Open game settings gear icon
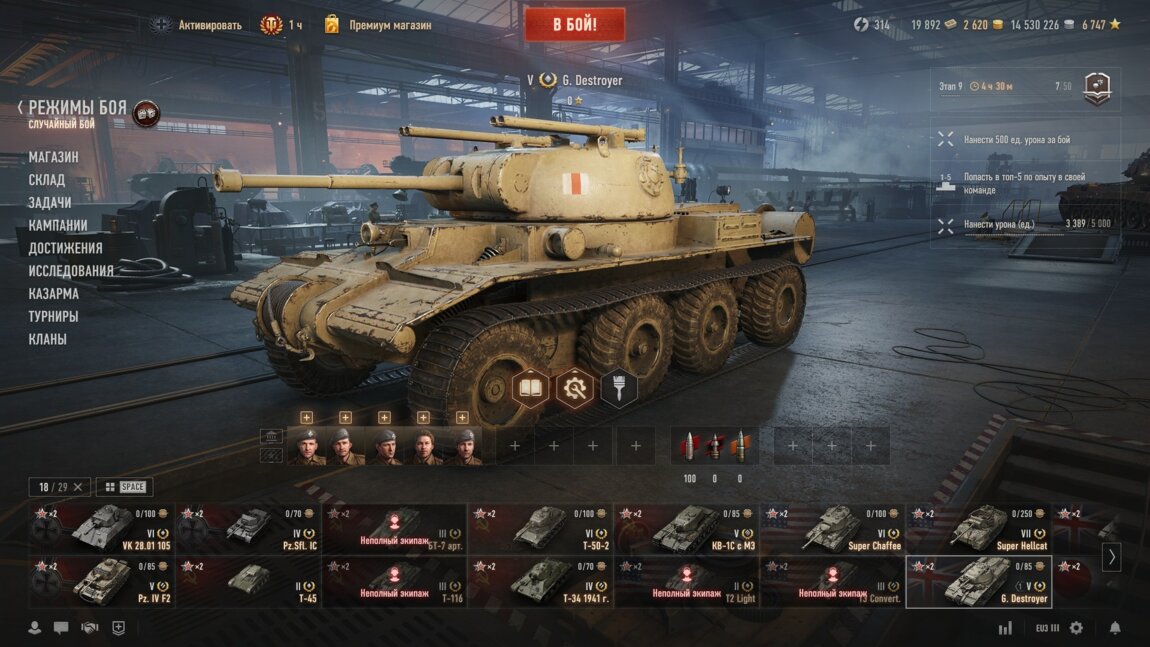The width and height of the screenshot is (1150, 647). (1076, 628)
